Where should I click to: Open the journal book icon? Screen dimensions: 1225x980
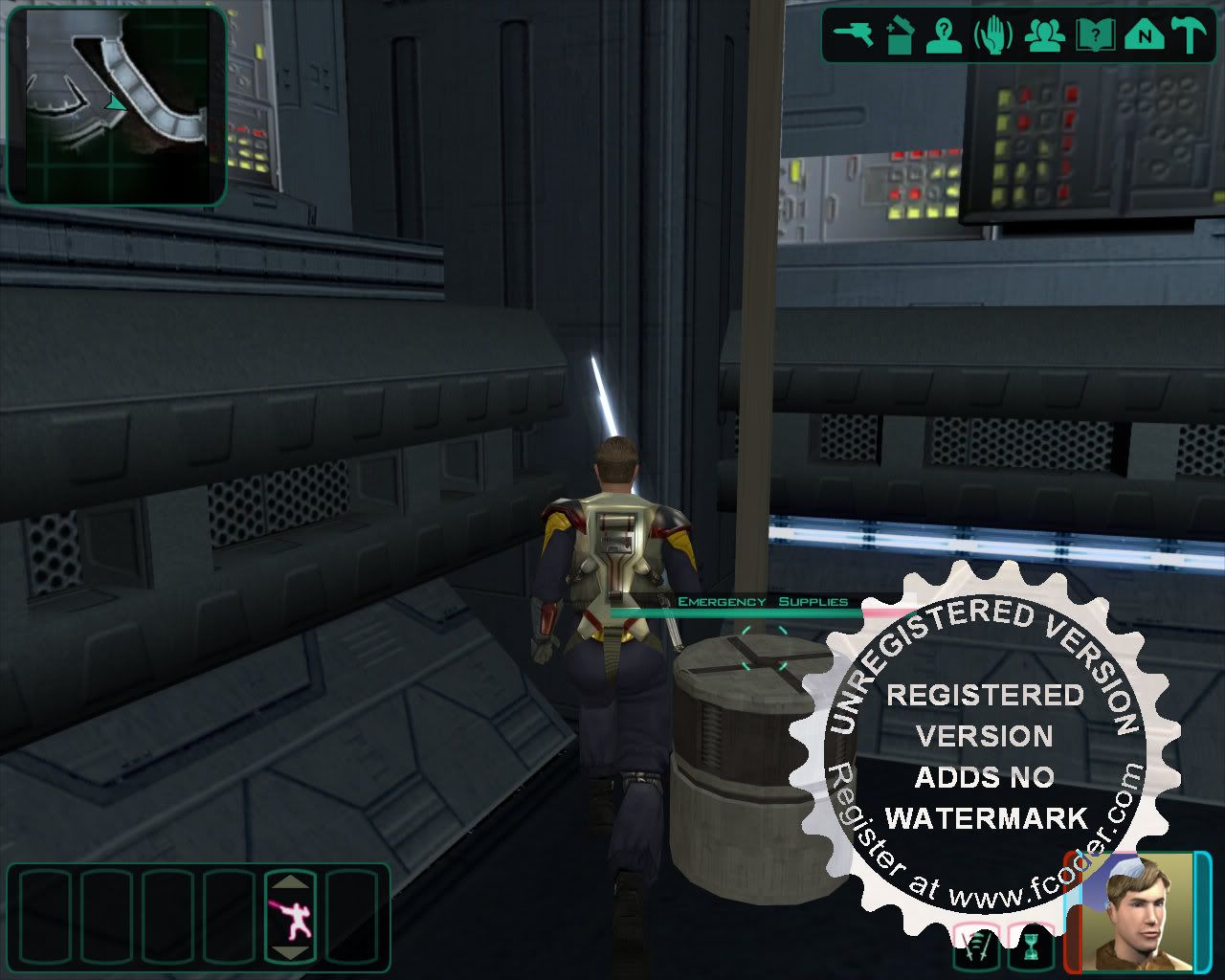1093,35
